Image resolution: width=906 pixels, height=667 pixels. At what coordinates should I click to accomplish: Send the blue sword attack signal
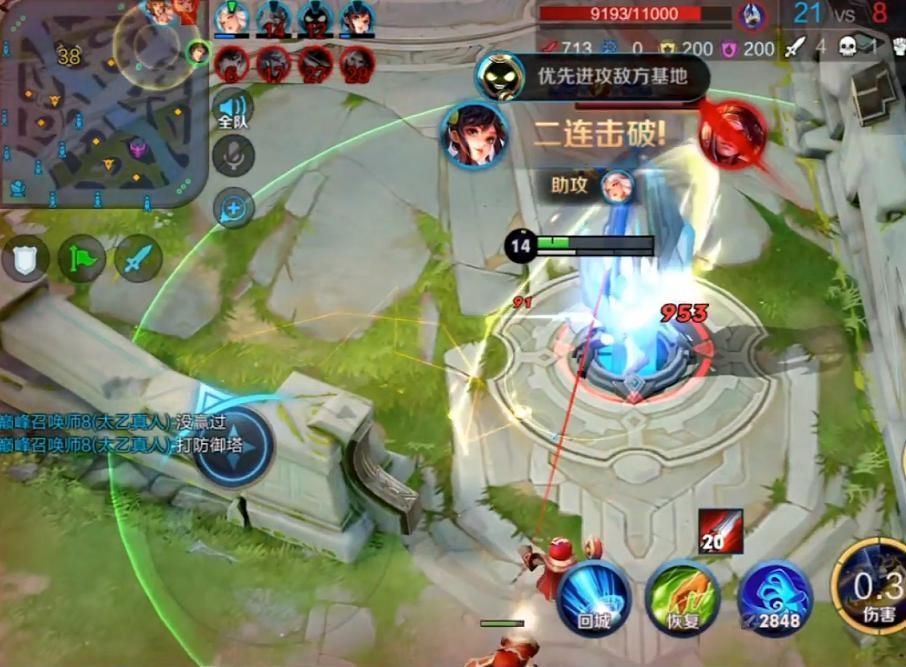tap(138, 259)
